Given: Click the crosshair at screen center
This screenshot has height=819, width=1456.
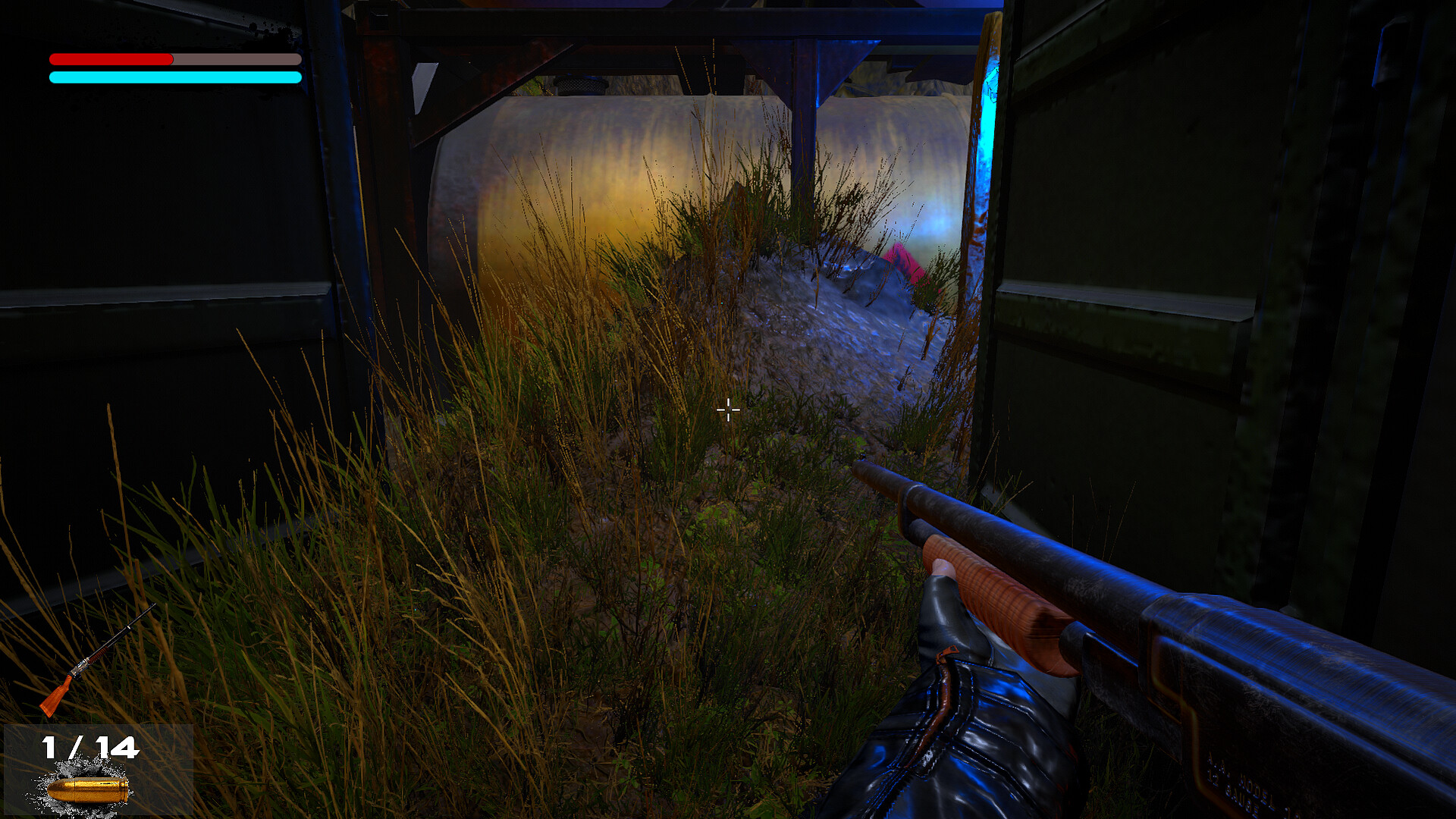Looking at the screenshot, I should click(x=728, y=409).
